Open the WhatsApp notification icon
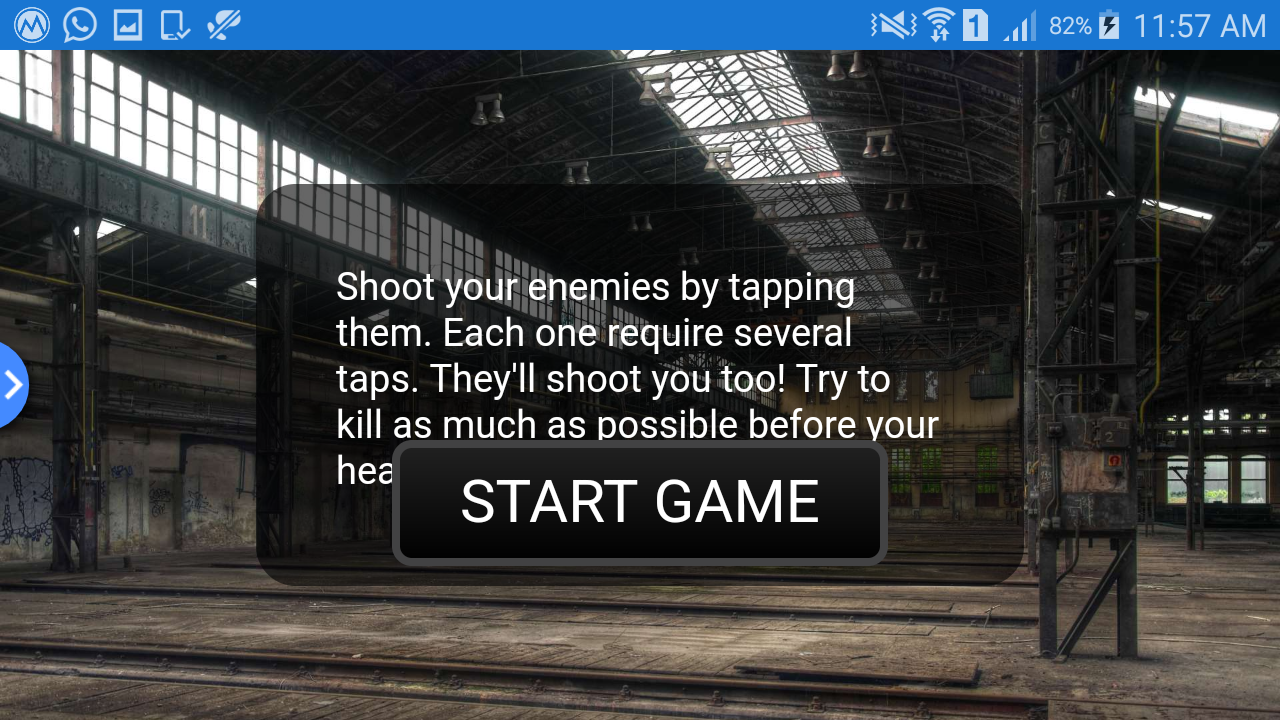 tap(79, 25)
